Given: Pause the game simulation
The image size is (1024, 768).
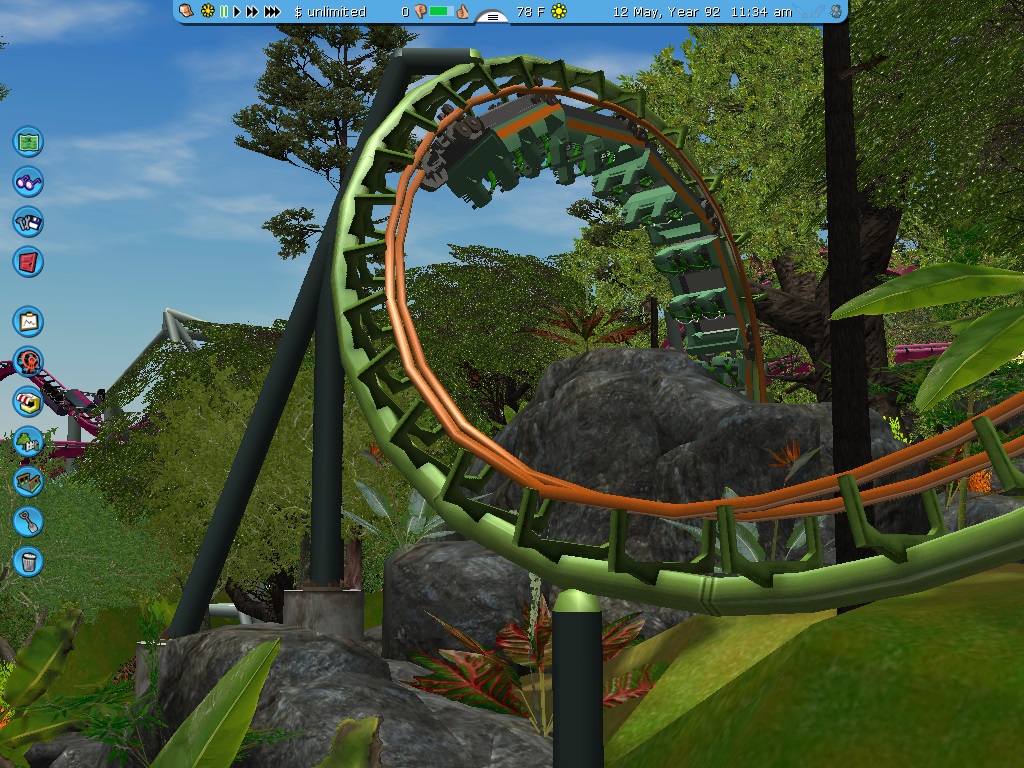Looking at the screenshot, I should tap(224, 12).
